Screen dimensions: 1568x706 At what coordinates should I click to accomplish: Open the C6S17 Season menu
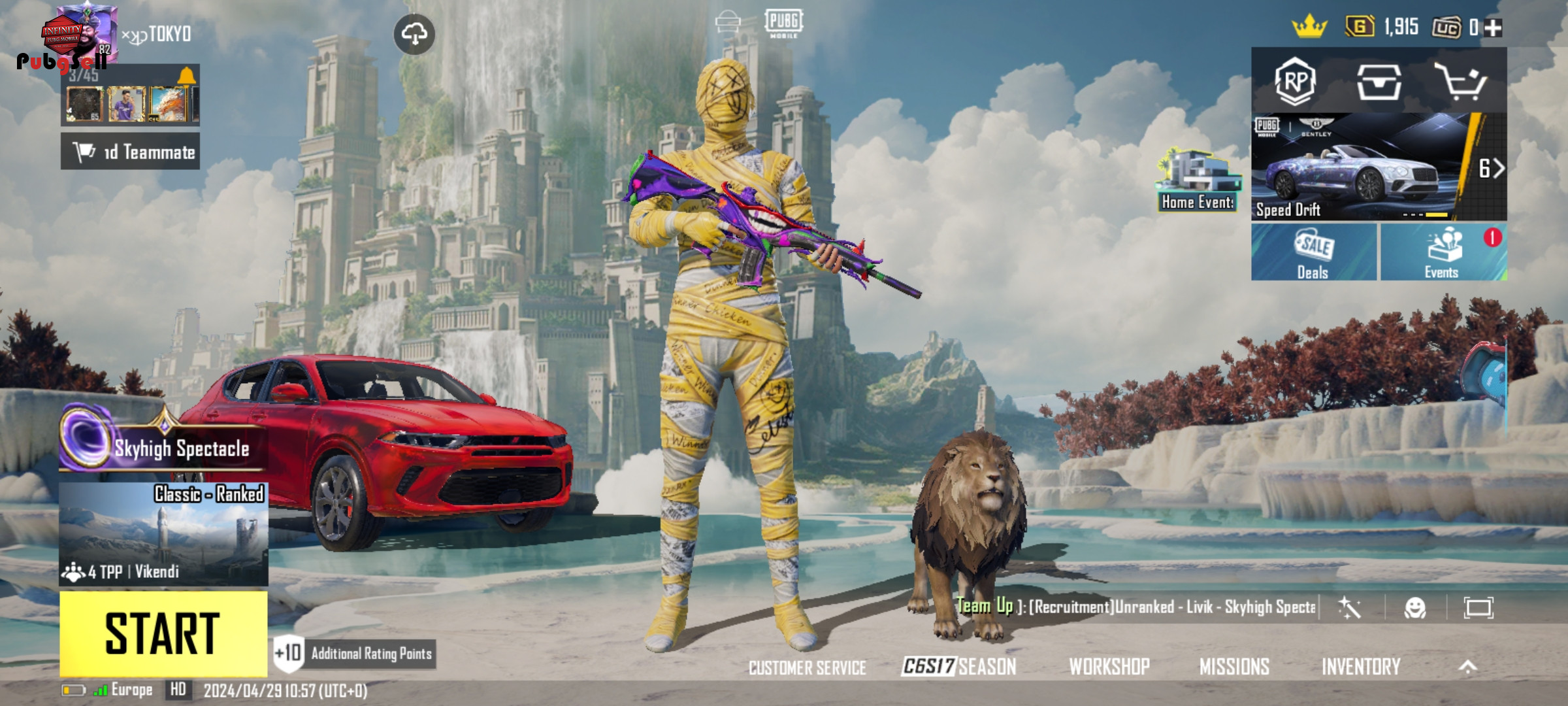pyautogui.click(x=958, y=666)
